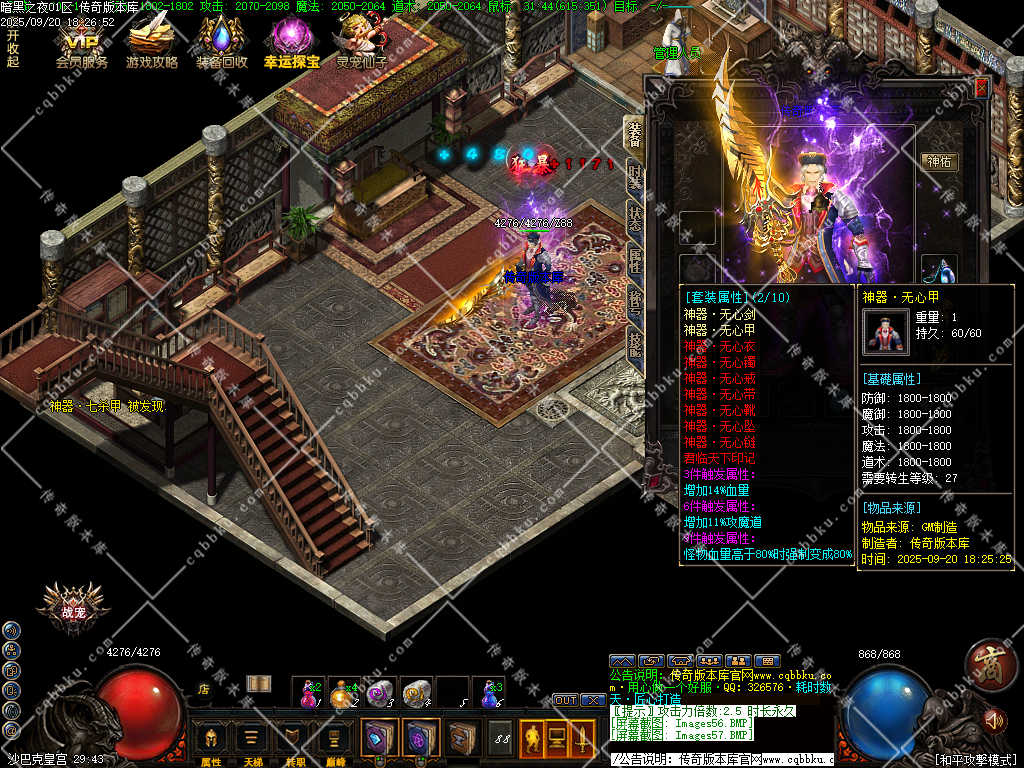The image size is (1024, 768).
Task: Click the 神佑 button in character panel
Action: (940, 161)
